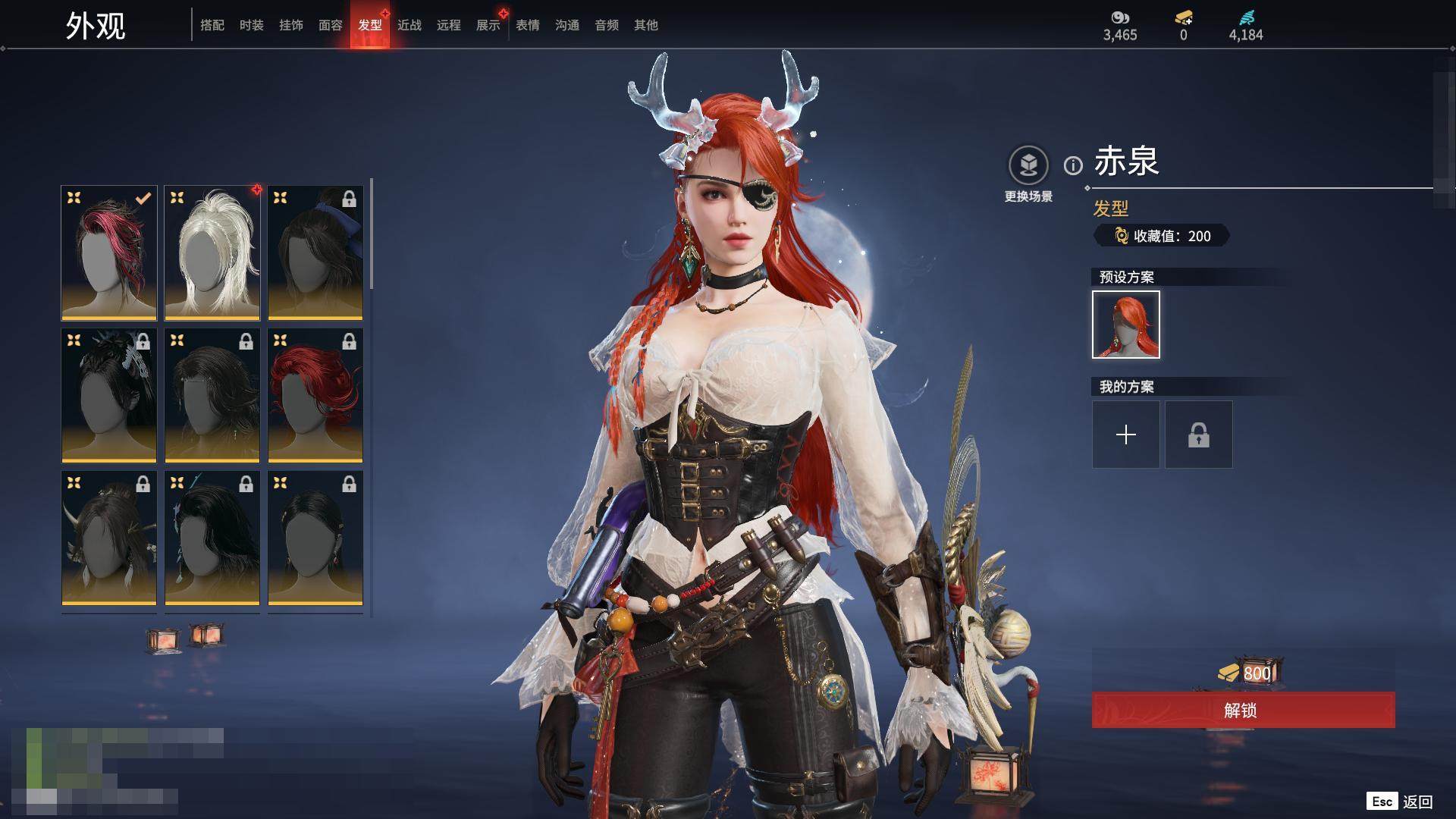The width and height of the screenshot is (1456, 819).
Task: Switch to the 远程 ranged tab
Action: pos(448,25)
